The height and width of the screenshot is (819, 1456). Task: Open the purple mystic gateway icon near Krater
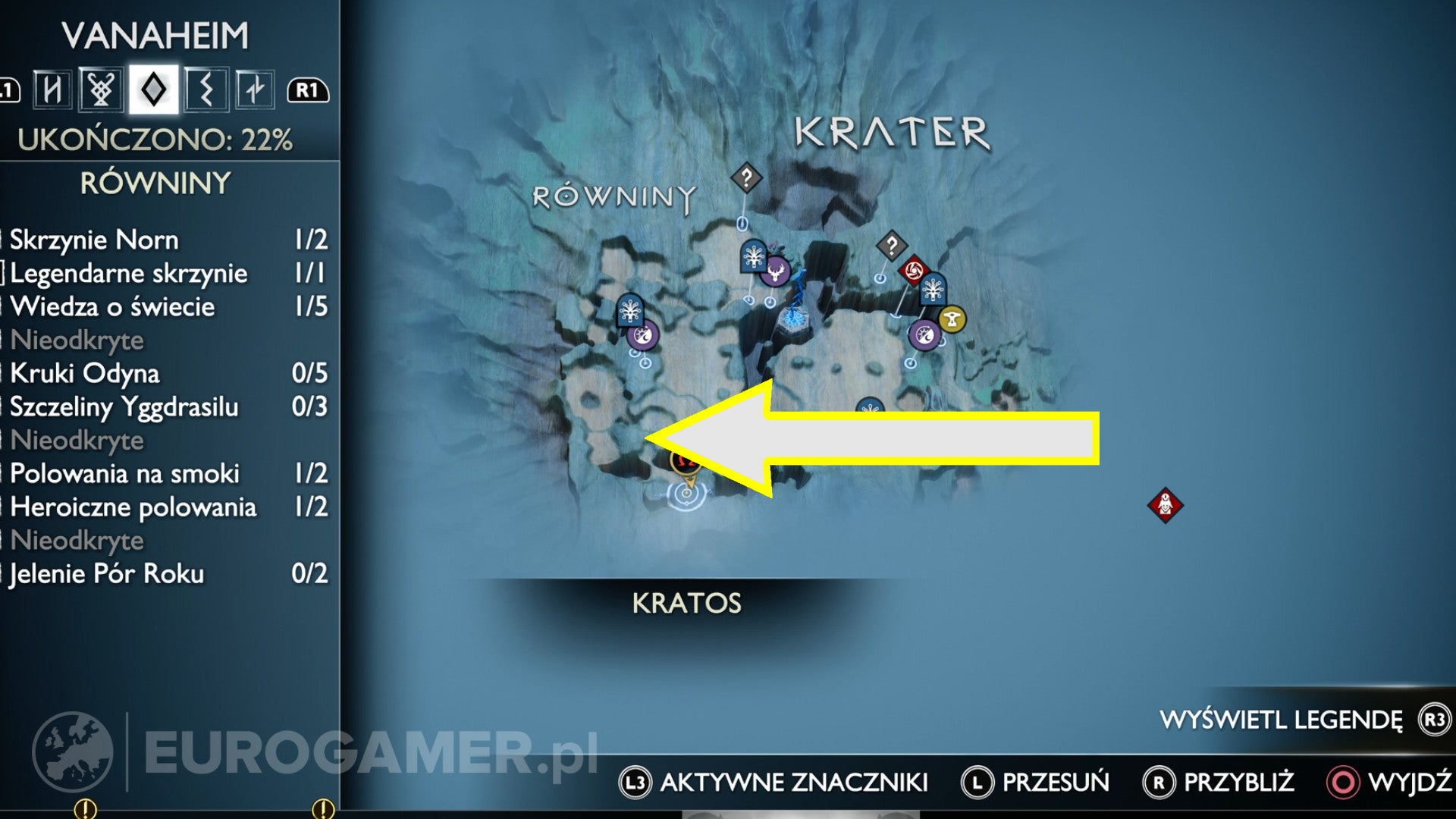point(924,336)
